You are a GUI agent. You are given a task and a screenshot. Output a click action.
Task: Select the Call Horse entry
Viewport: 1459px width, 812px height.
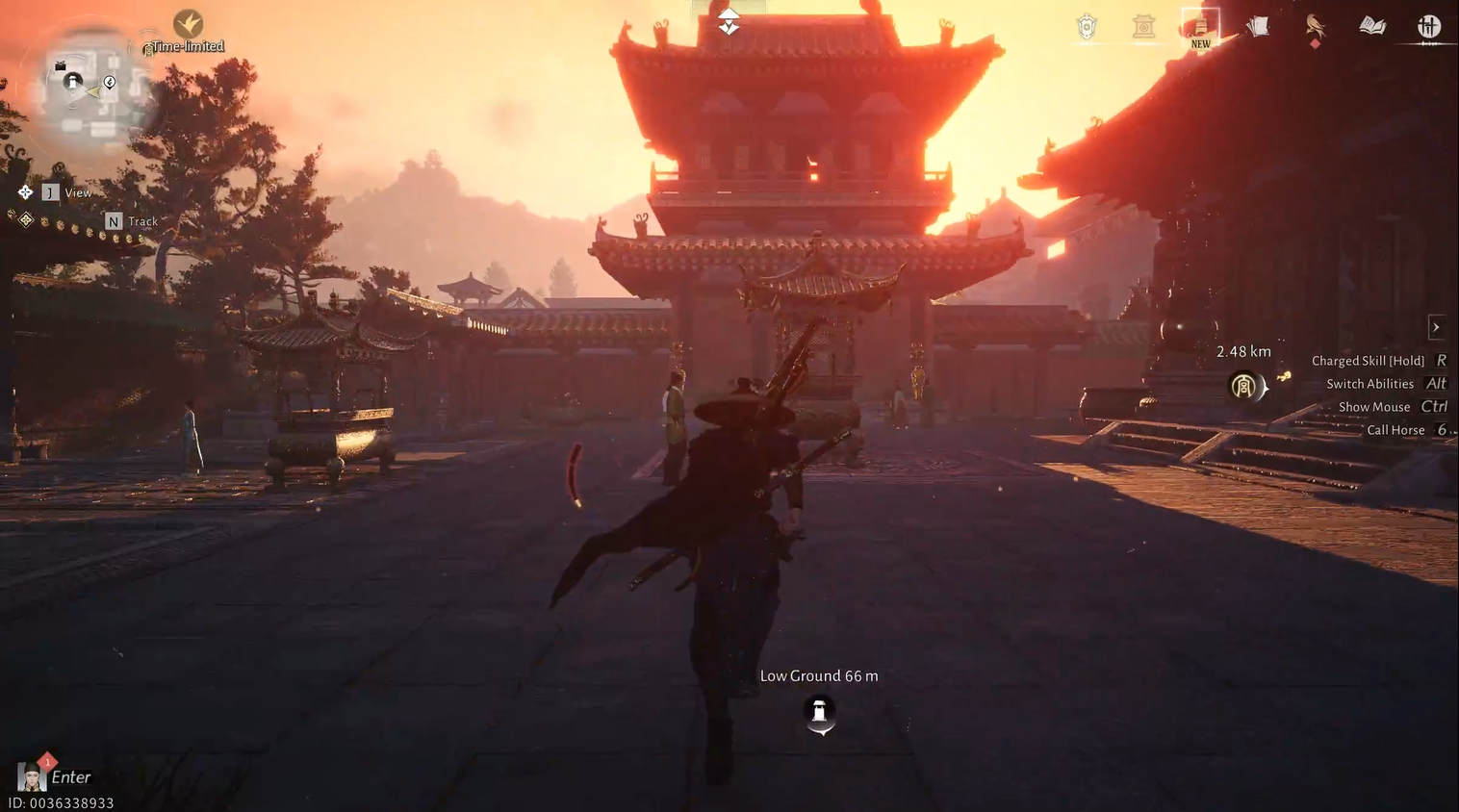pyautogui.click(x=1395, y=429)
